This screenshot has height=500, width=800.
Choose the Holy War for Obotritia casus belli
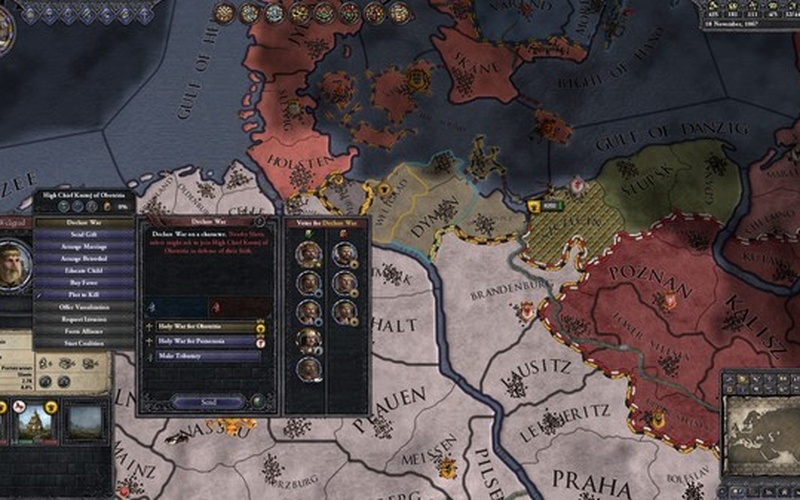click(x=203, y=327)
